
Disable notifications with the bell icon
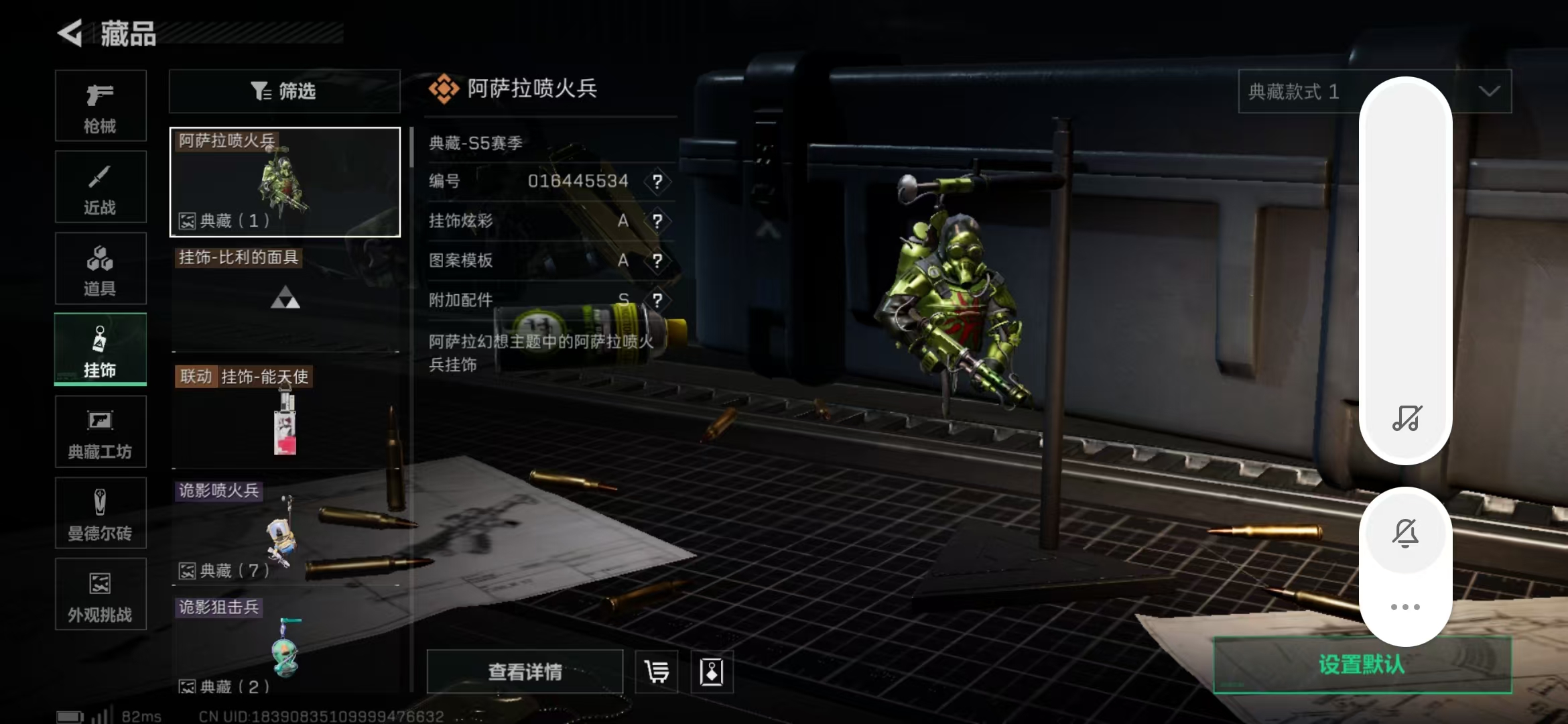click(x=1406, y=533)
